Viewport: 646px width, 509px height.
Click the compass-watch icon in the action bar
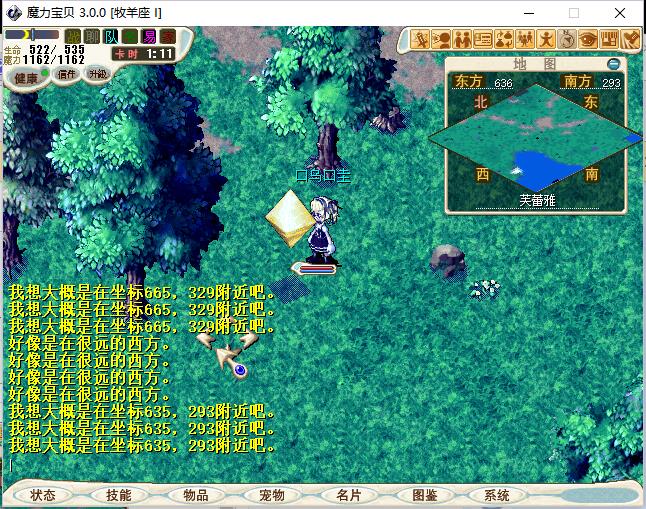[x=567, y=39]
